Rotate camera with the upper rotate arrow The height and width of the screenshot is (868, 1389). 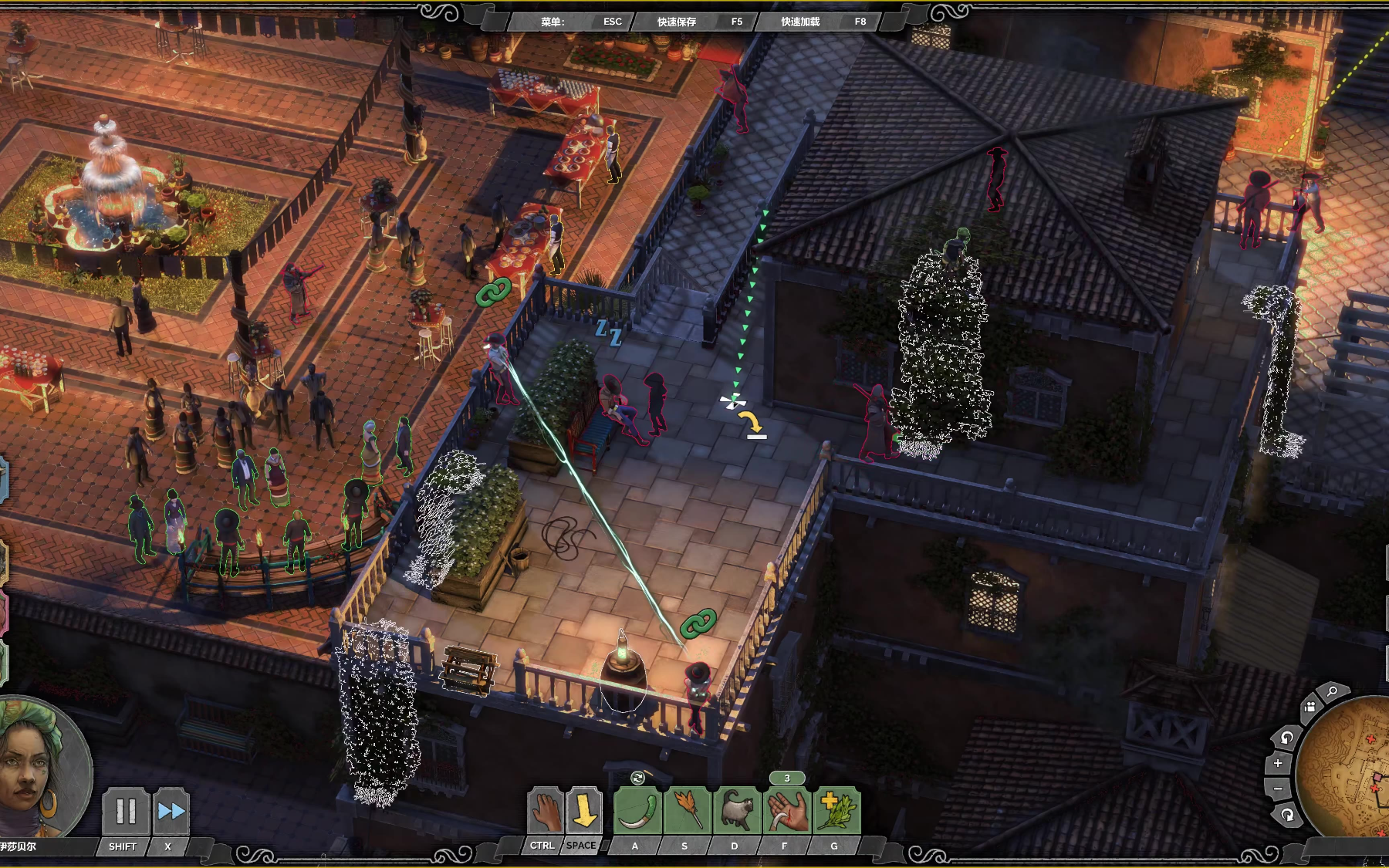[x=1286, y=738]
